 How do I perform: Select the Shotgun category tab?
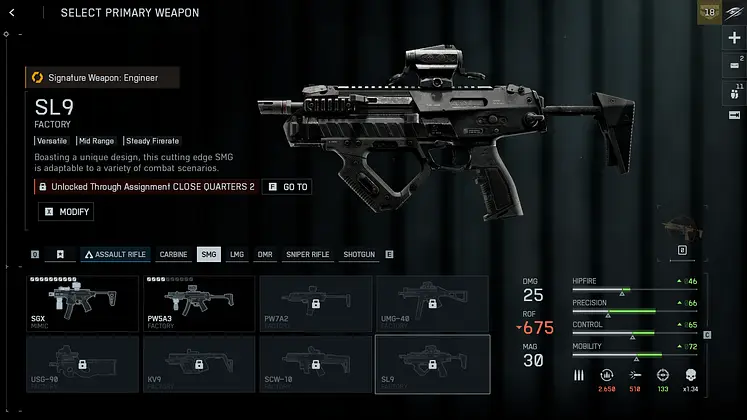point(358,255)
